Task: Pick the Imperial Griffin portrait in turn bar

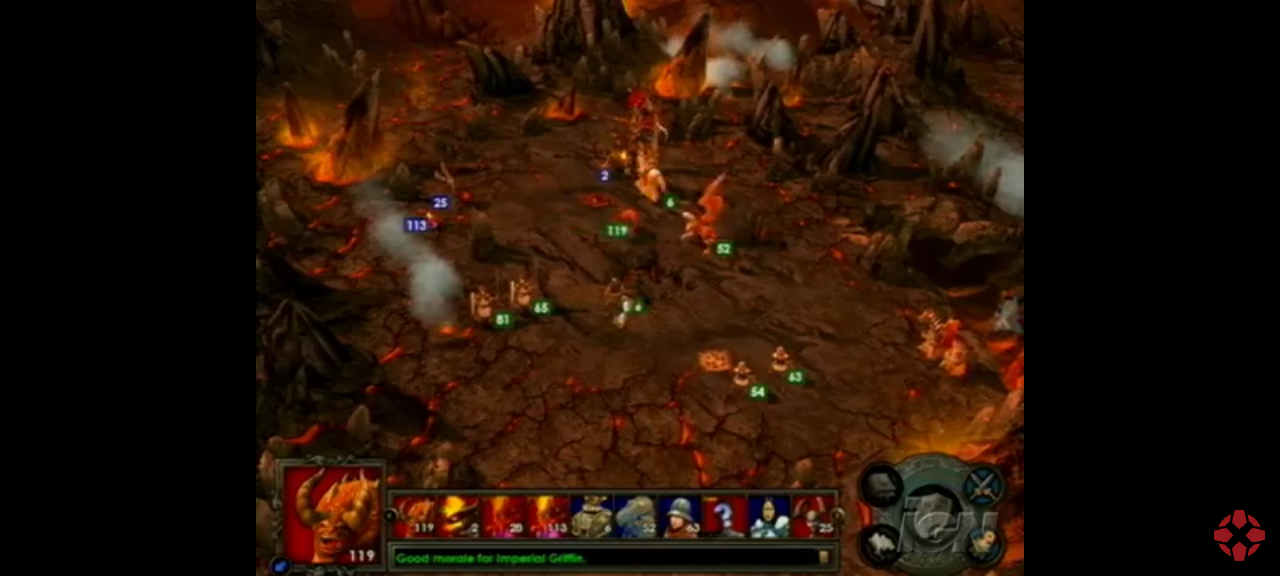Action: point(635,517)
